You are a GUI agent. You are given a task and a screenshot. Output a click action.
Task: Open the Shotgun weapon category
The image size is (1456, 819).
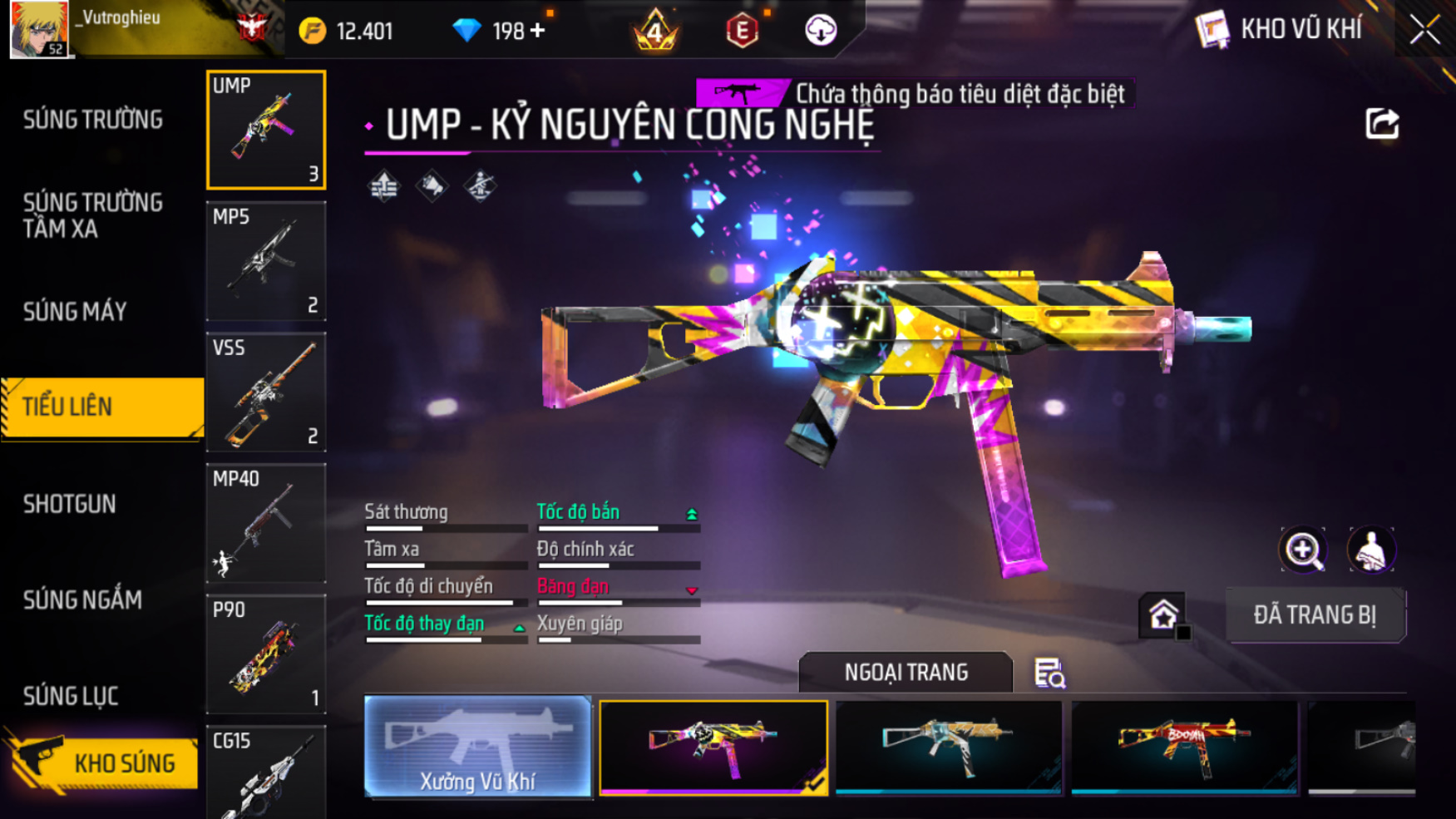click(x=69, y=504)
